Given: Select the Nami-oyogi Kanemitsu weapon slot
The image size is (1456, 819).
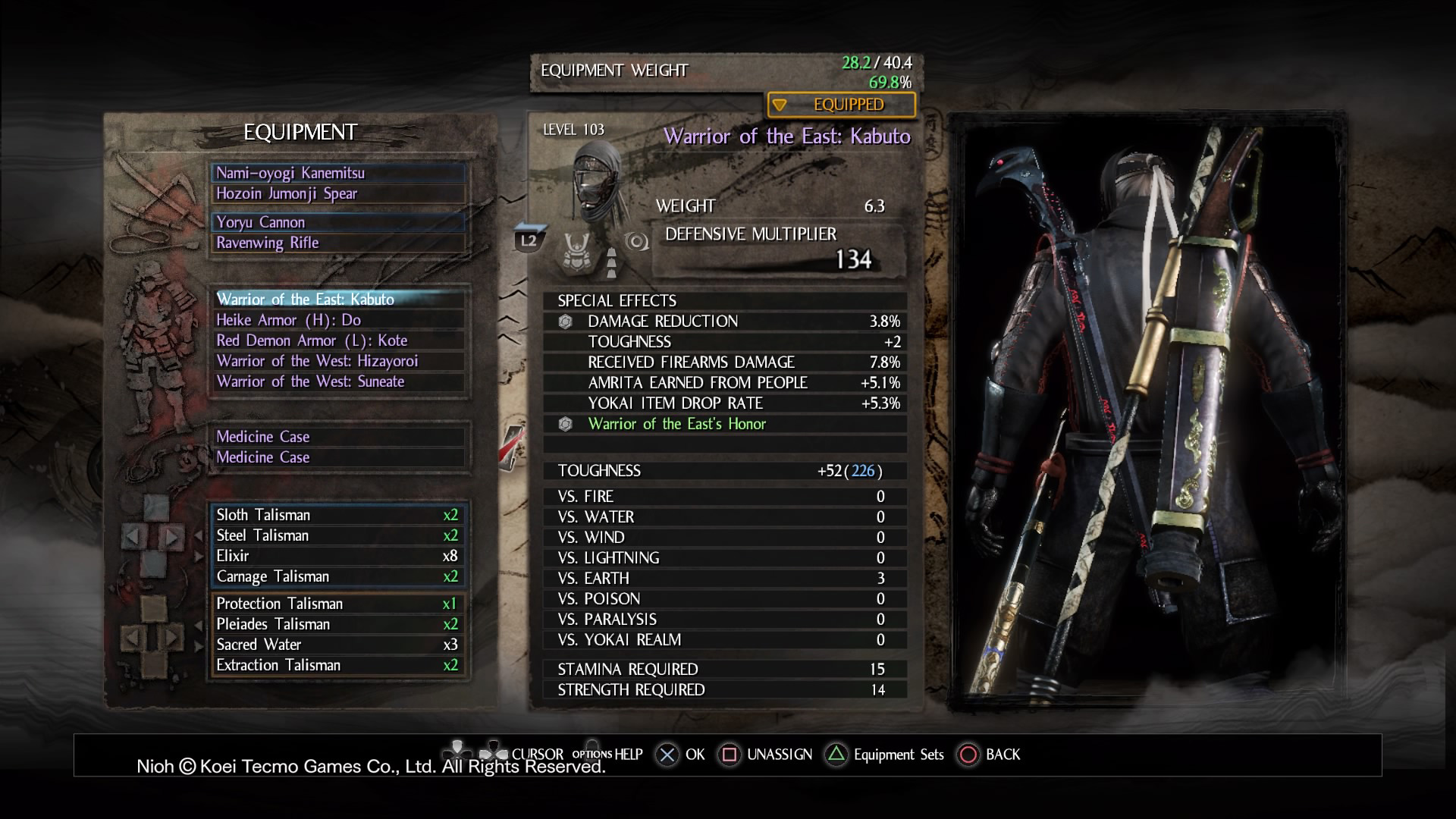Looking at the screenshot, I should pos(338,173).
